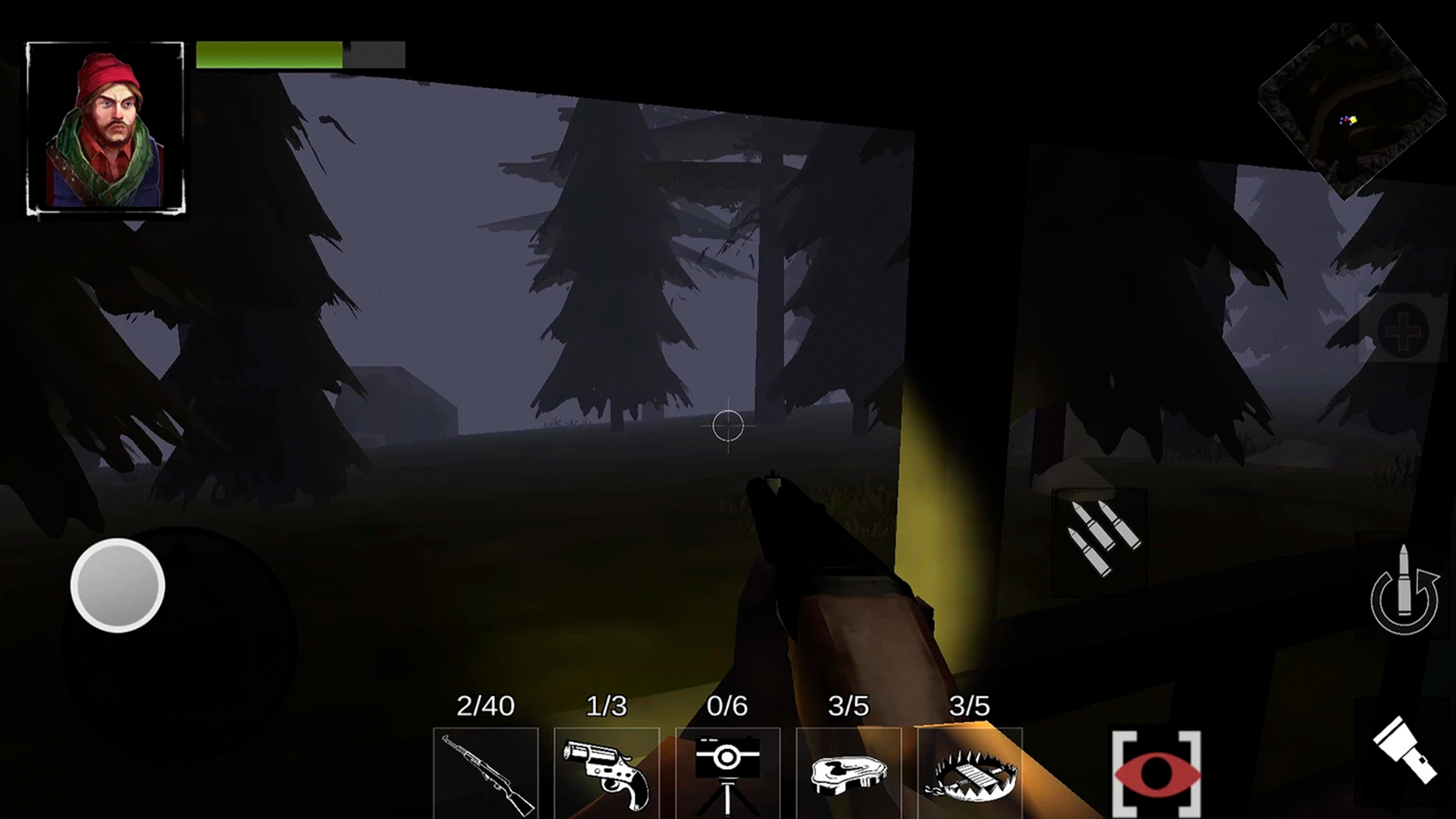This screenshot has width=1456, height=819.
Task: Open the rifle bullets ammo panel
Action: (1099, 532)
